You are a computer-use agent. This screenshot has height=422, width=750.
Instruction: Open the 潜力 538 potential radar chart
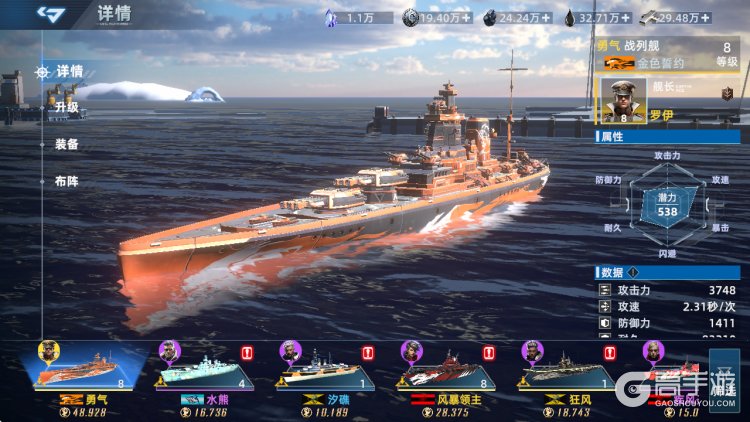[x=667, y=204]
